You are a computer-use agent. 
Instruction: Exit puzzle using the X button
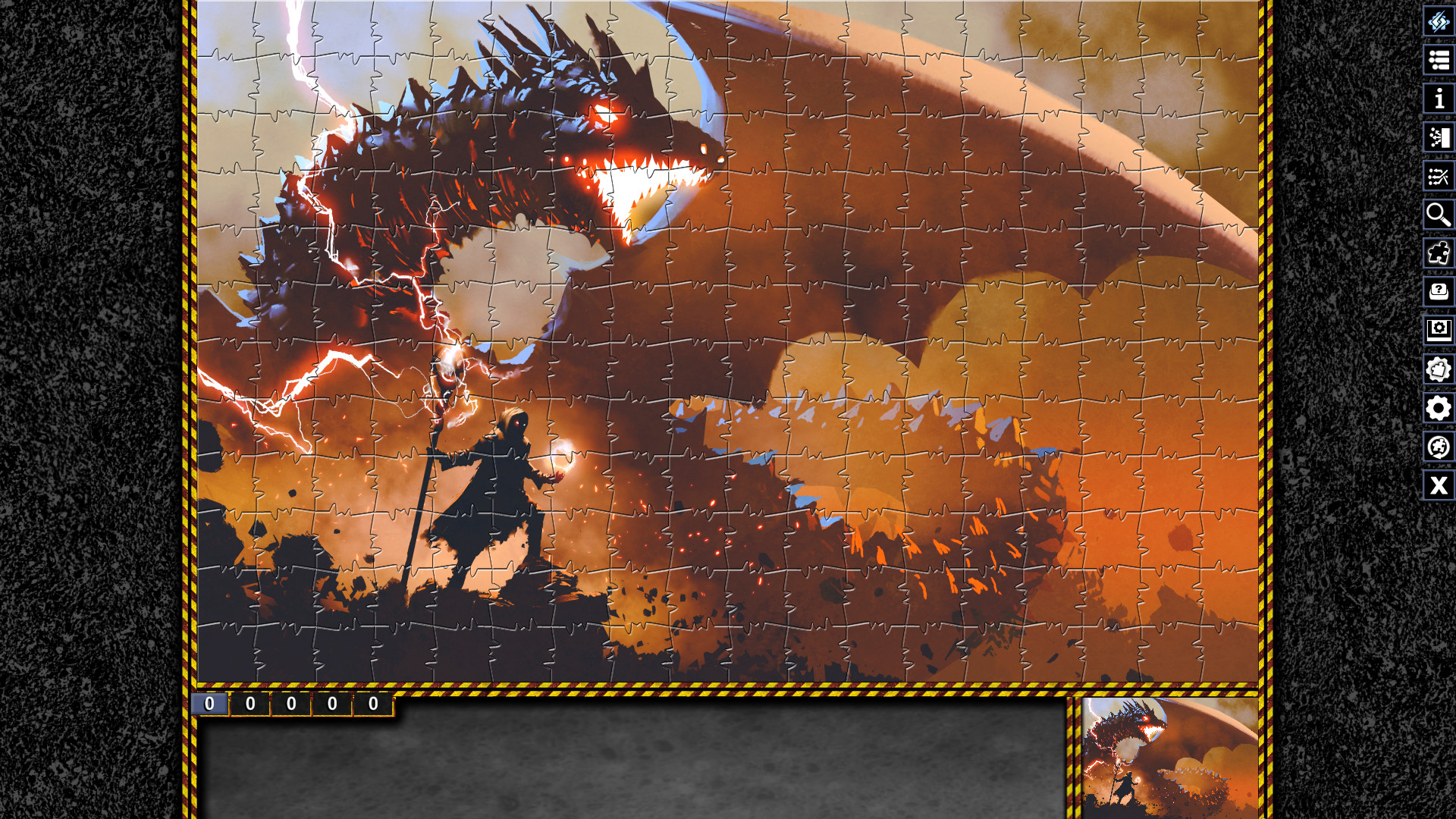[x=1439, y=486]
